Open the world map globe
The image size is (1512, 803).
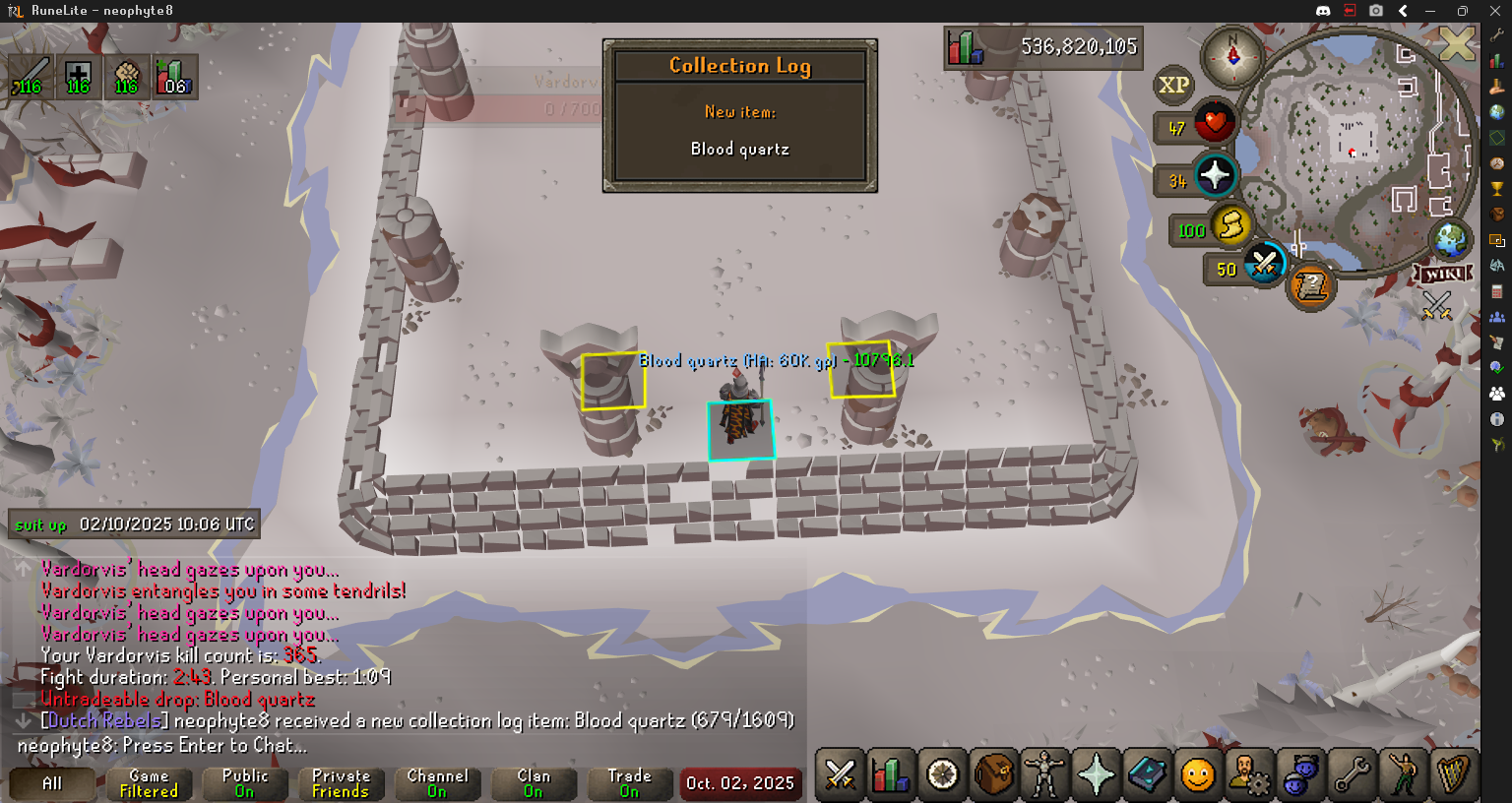(x=1450, y=239)
